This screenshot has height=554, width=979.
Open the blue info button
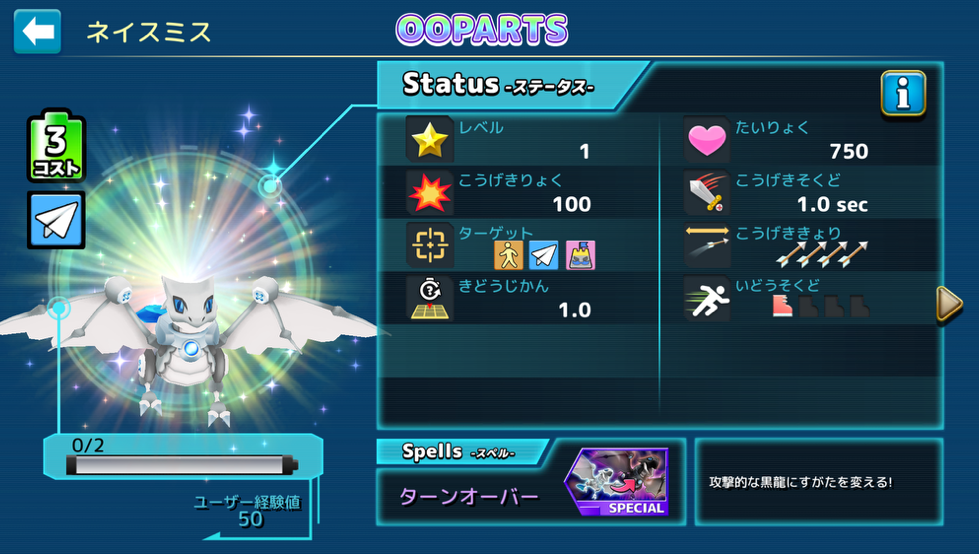pos(902,94)
